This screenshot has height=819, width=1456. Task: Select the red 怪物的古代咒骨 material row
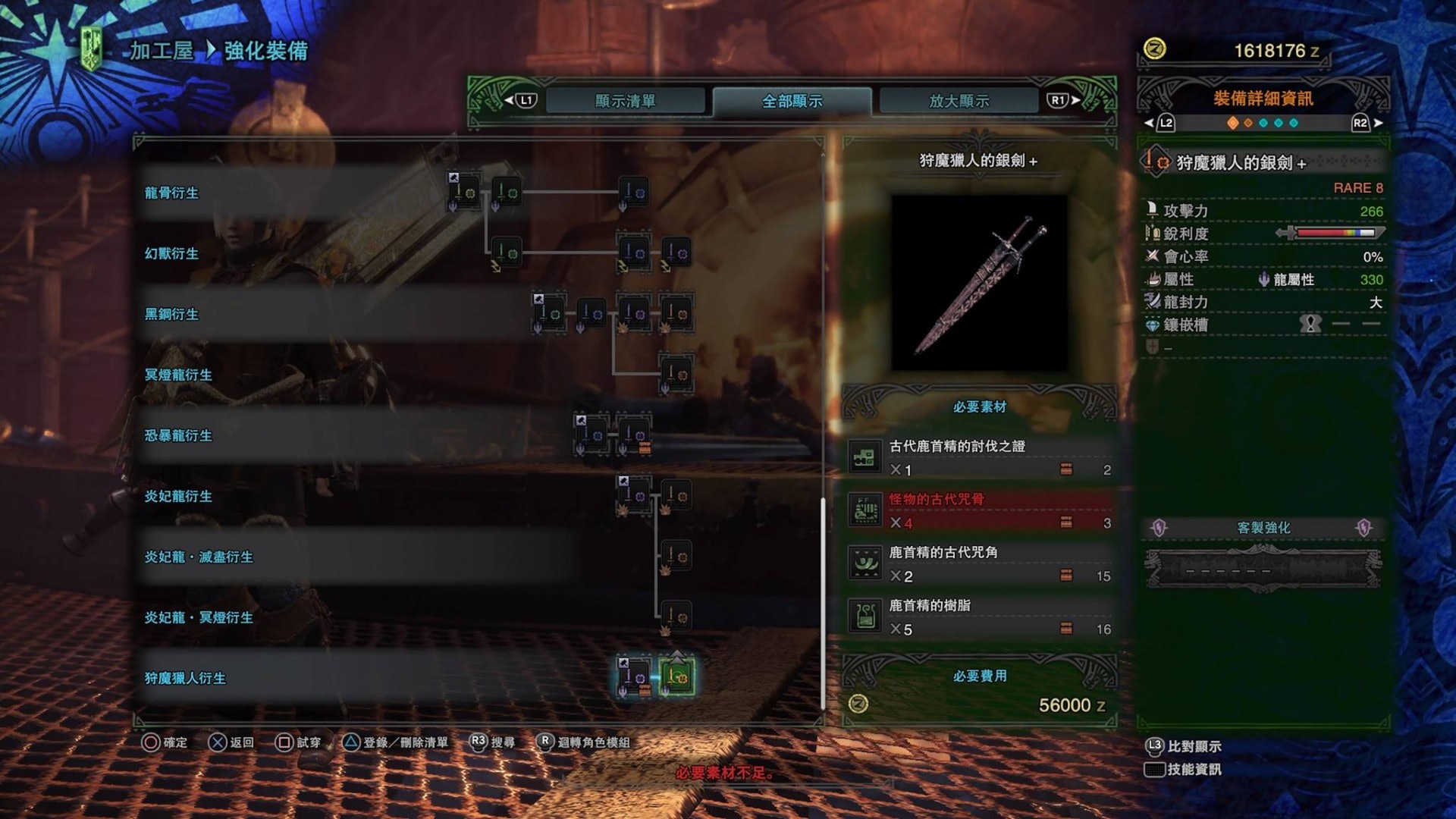tap(980, 511)
